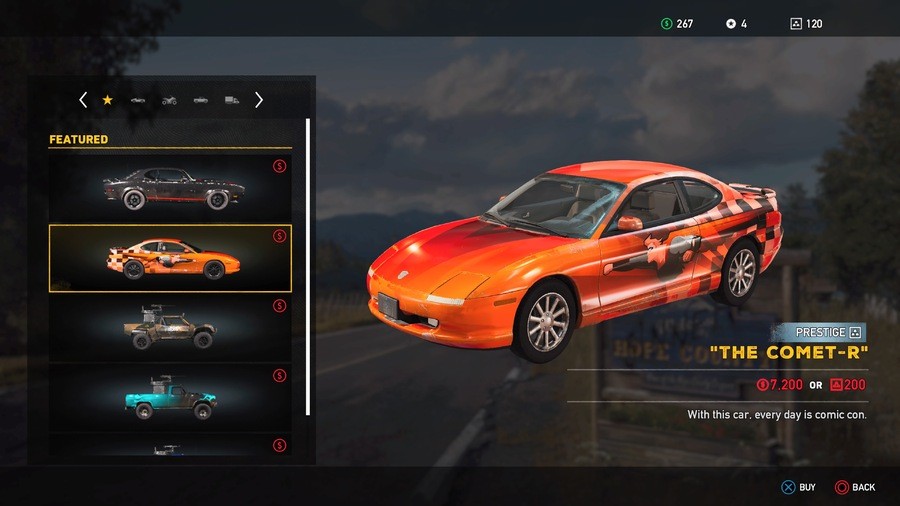Image resolution: width=900 pixels, height=506 pixels.
Task: Go to the next vehicle category arrow
Action: tap(259, 100)
